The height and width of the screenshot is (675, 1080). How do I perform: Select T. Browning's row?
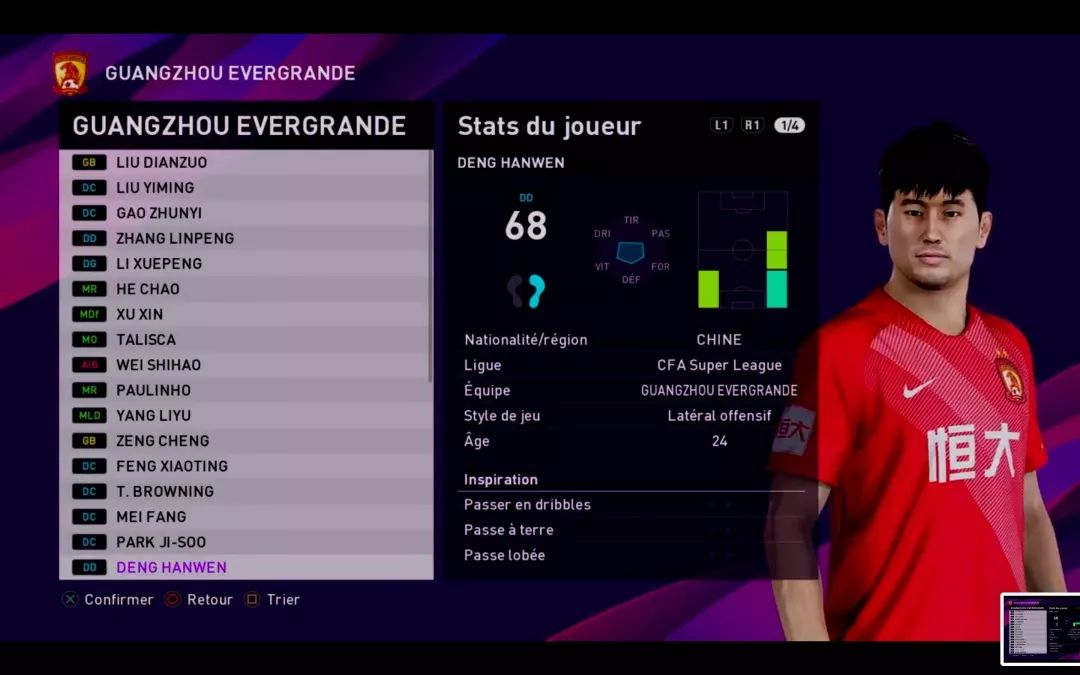click(245, 491)
